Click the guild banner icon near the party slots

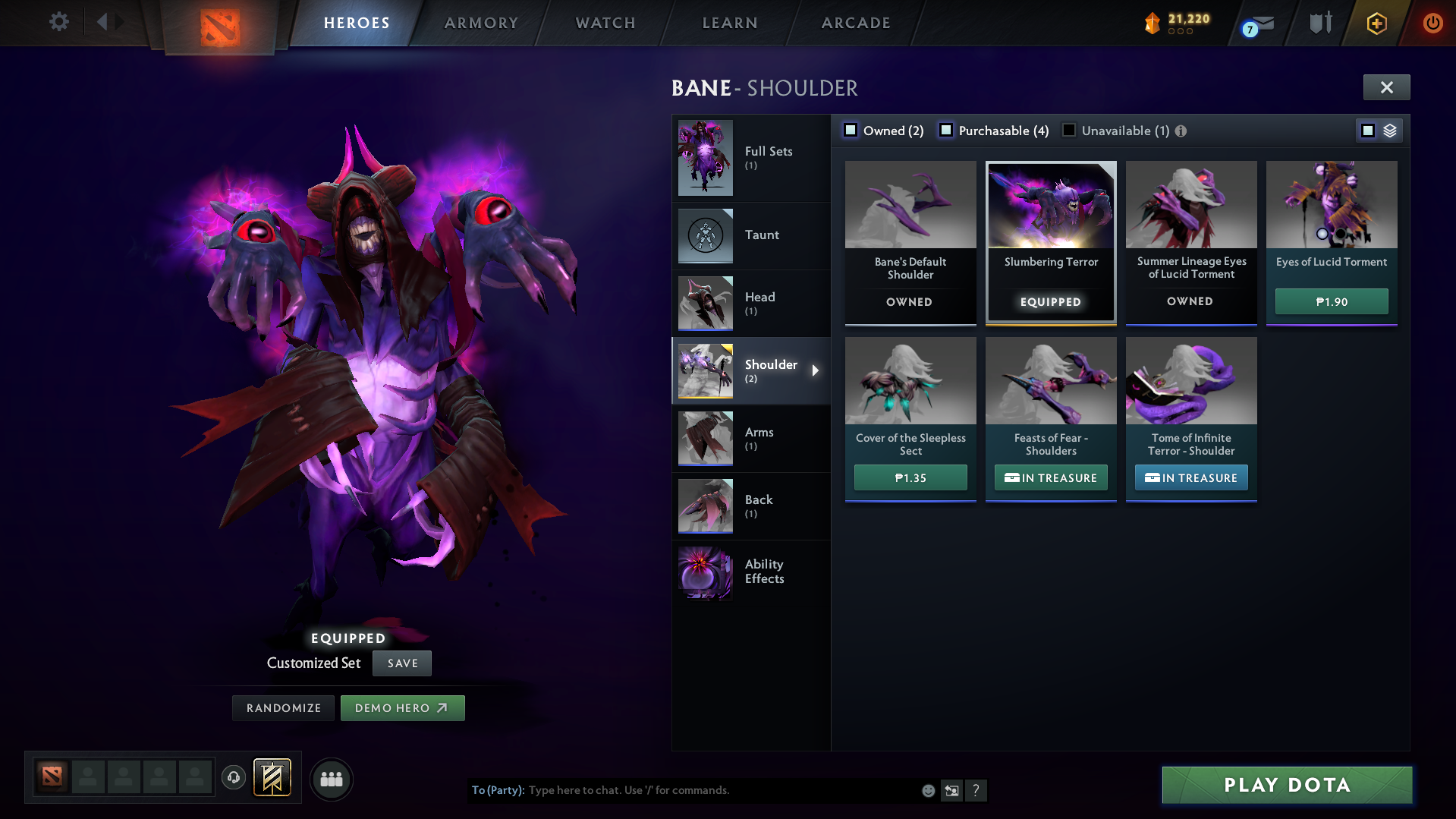[x=271, y=778]
